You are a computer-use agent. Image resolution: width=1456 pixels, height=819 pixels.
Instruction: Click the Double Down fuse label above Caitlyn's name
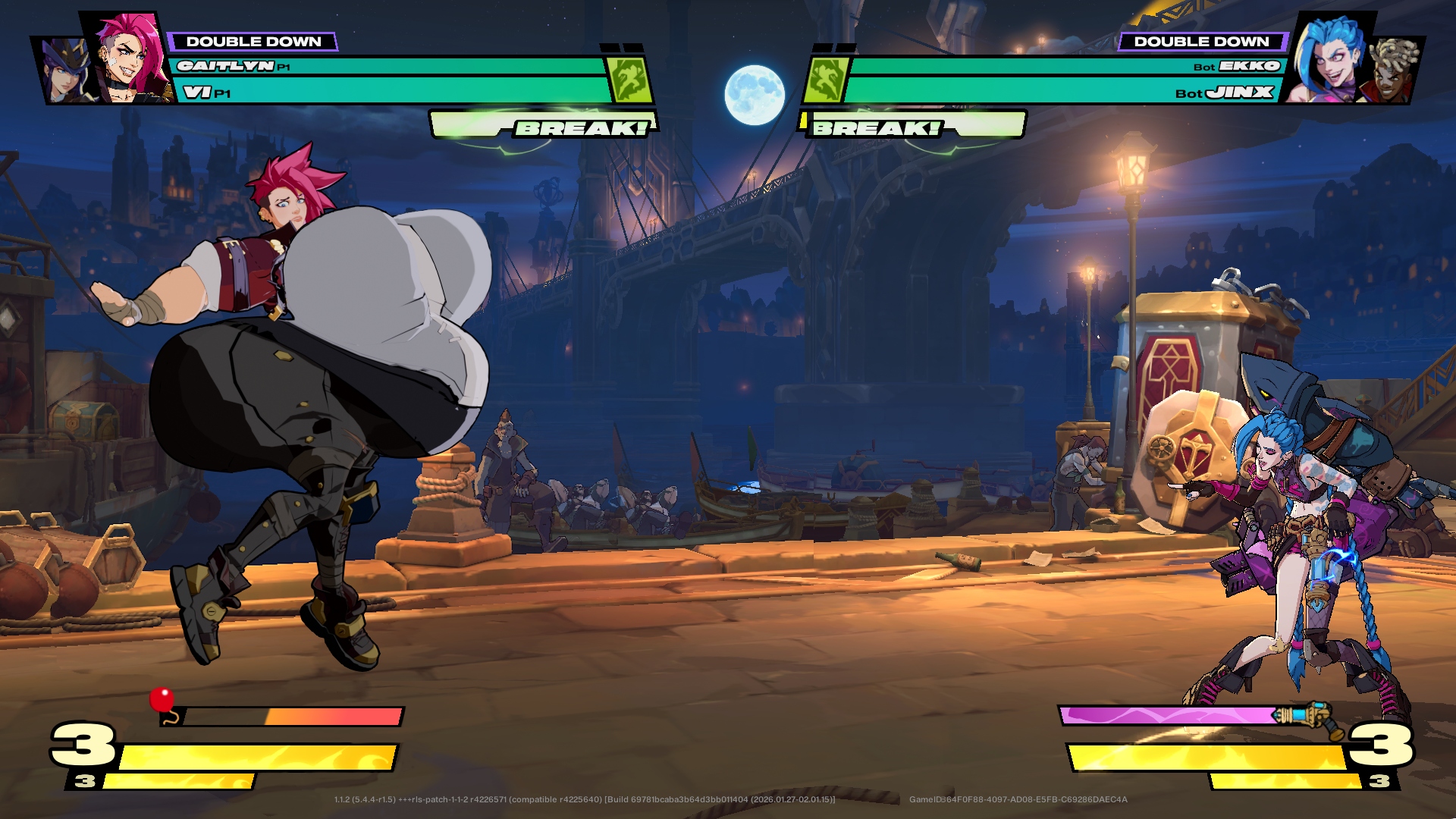point(253,42)
